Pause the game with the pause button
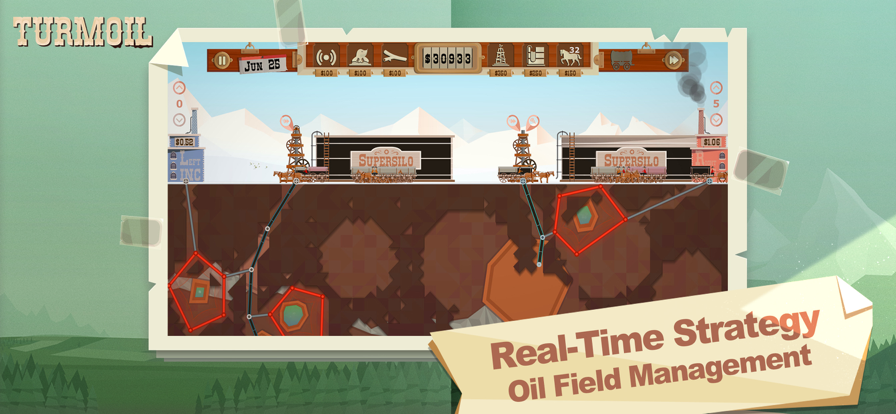The height and width of the screenshot is (414, 896). (223, 60)
